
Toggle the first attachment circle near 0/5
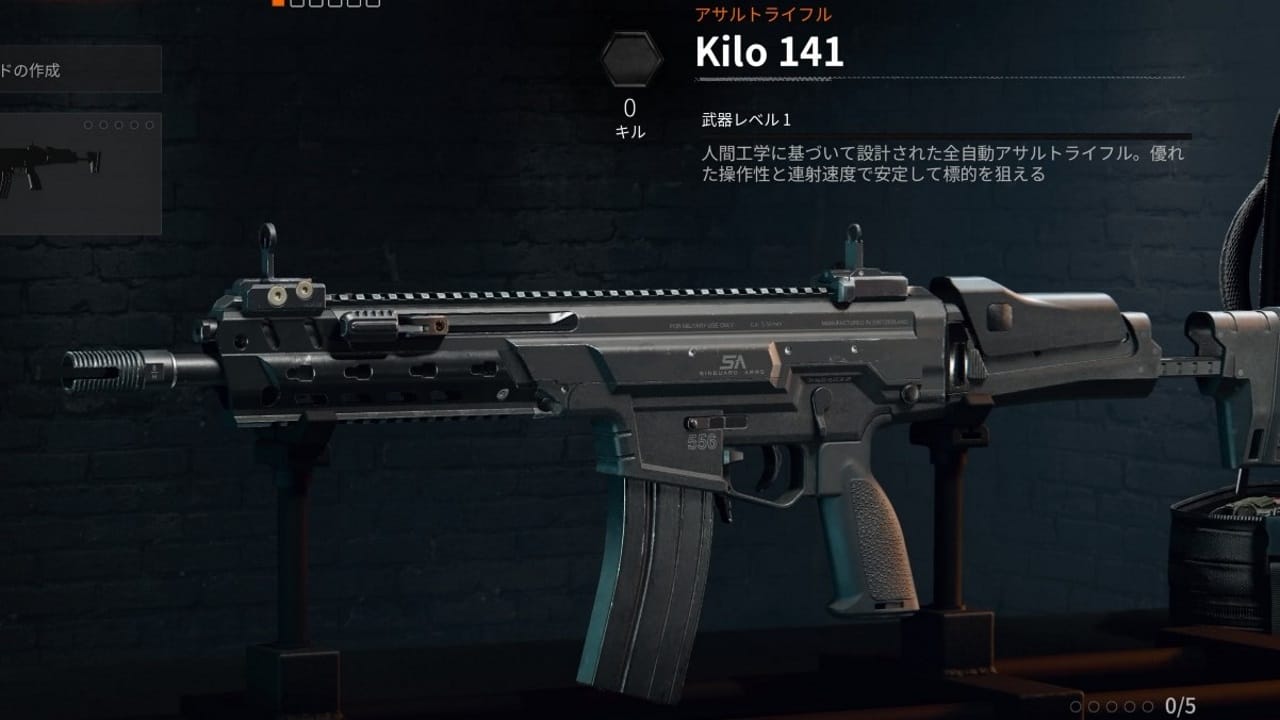tap(1076, 705)
